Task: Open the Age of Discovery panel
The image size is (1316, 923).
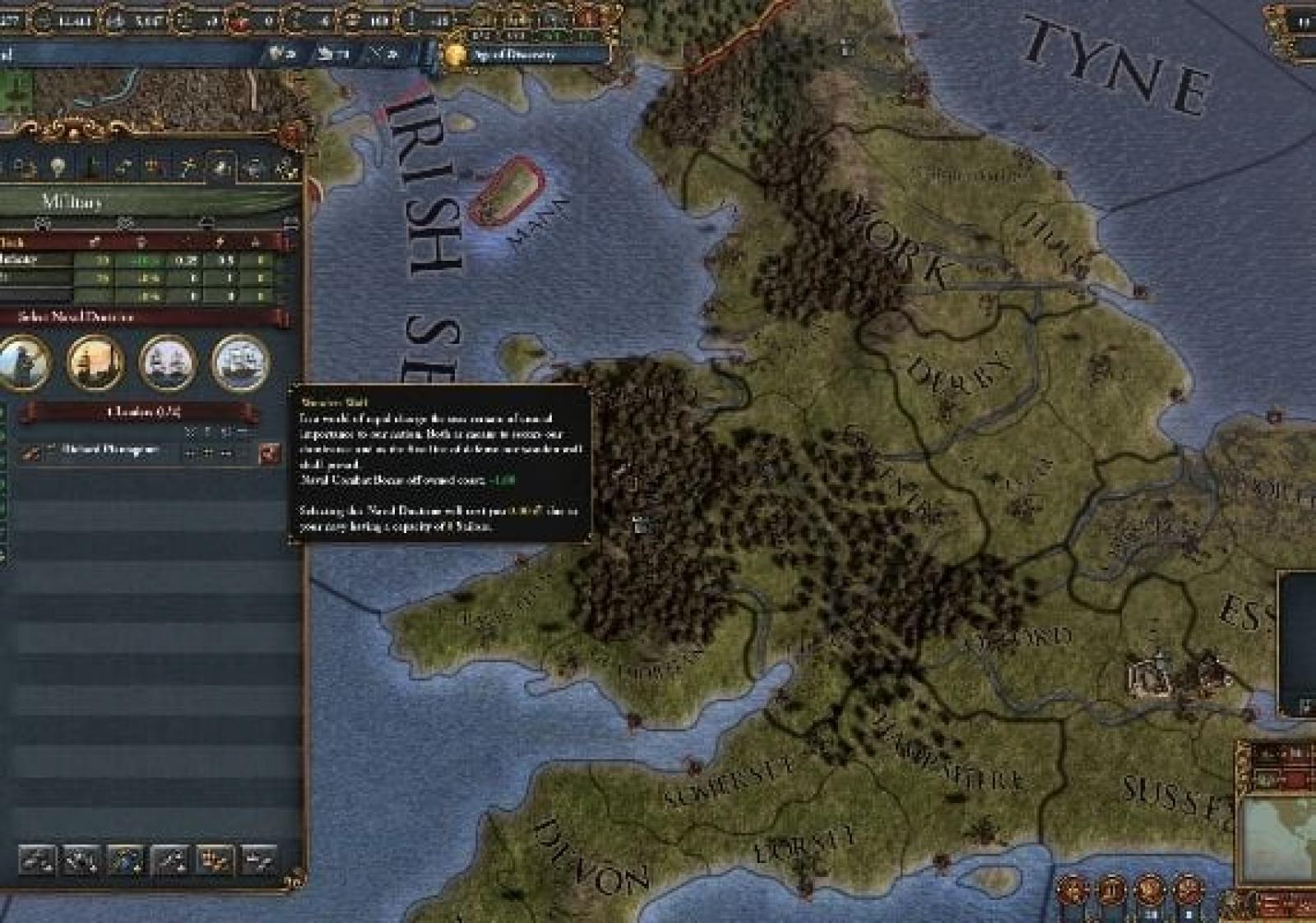Action: 514,55
